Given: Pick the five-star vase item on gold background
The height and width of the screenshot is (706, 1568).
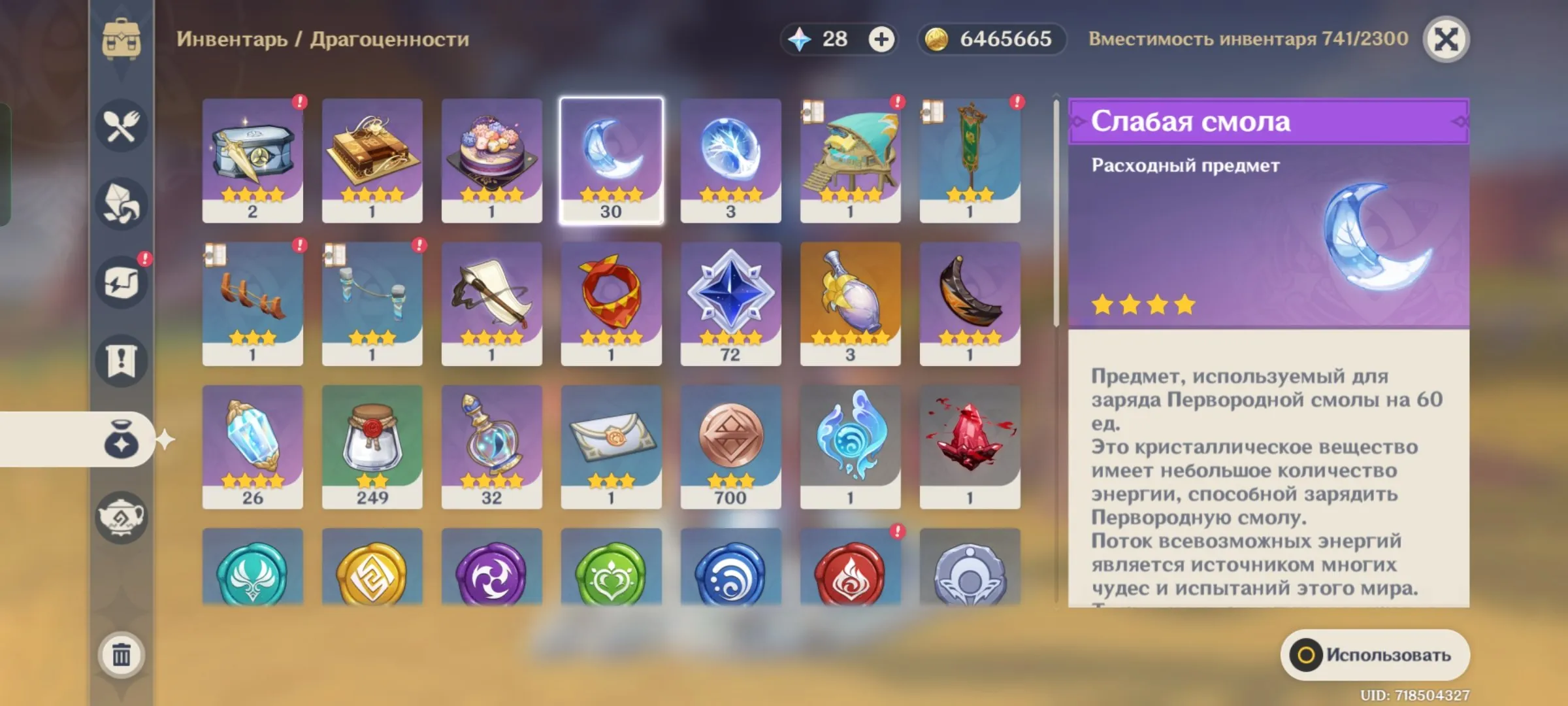Looking at the screenshot, I should pyautogui.click(x=850, y=303).
